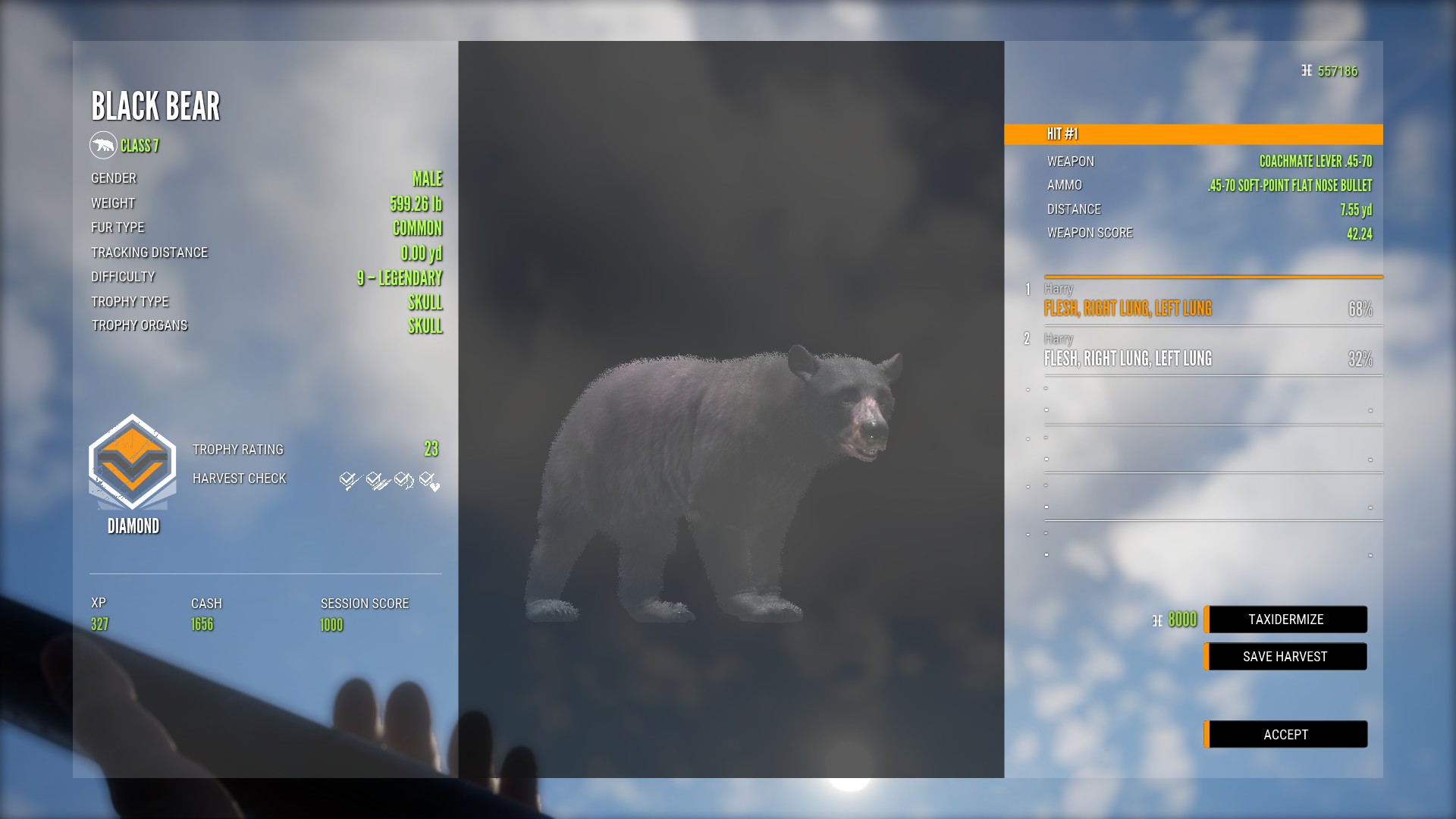Select the quick kill harvest check icon
Image resolution: width=1456 pixels, height=819 pixels.
(x=347, y=479)
